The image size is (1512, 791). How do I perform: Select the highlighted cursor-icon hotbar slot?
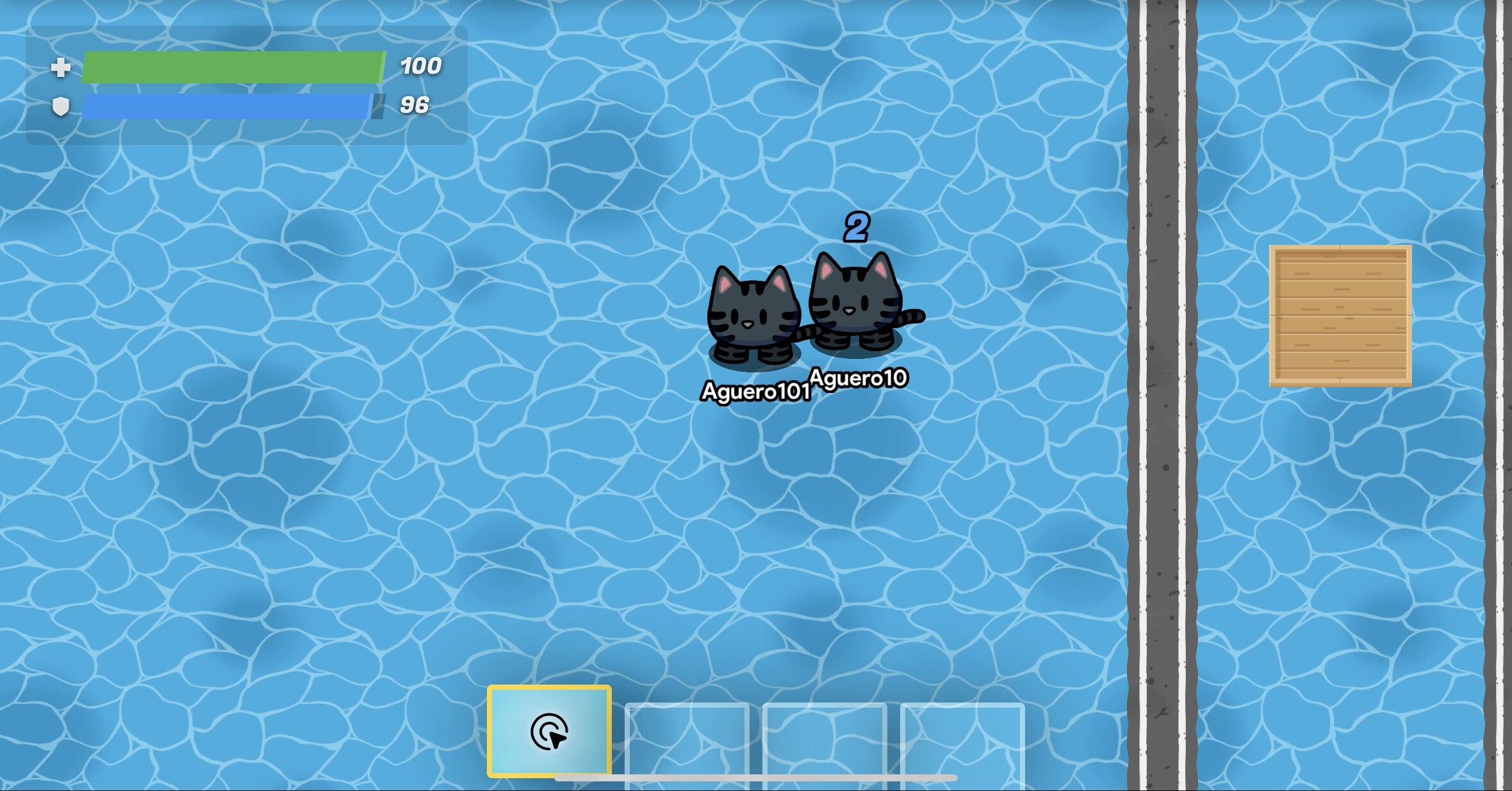point(549,731)
